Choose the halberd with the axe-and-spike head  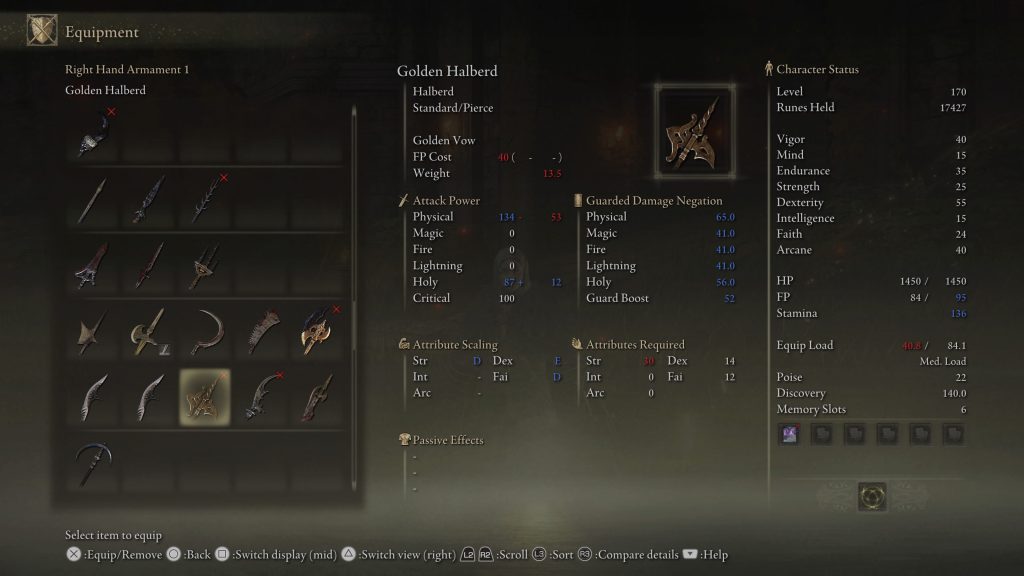[149, 331]
